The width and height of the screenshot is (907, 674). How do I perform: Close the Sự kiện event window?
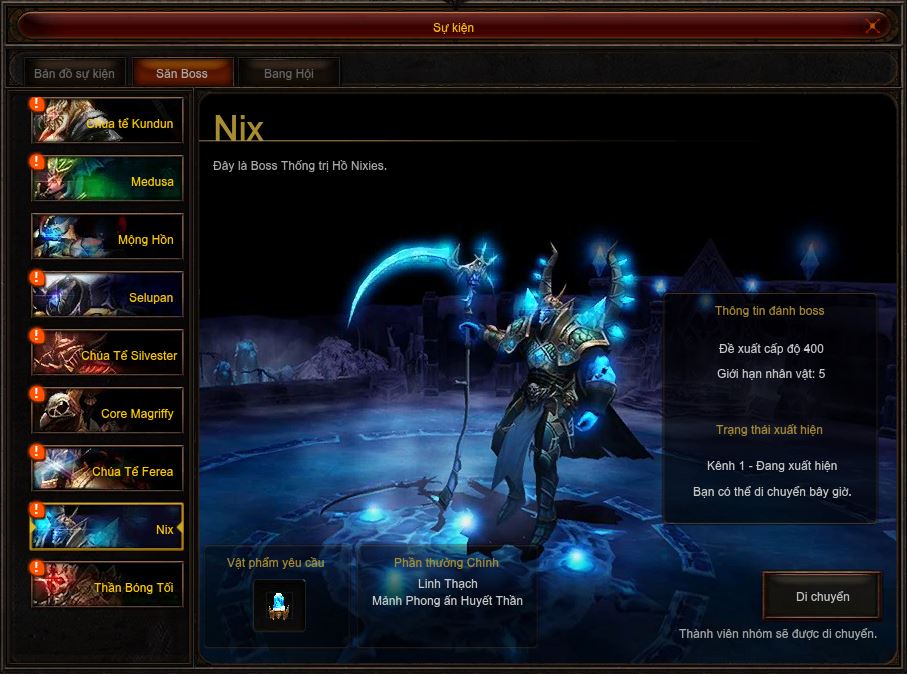pyautogui.click(x=873, y=27)
